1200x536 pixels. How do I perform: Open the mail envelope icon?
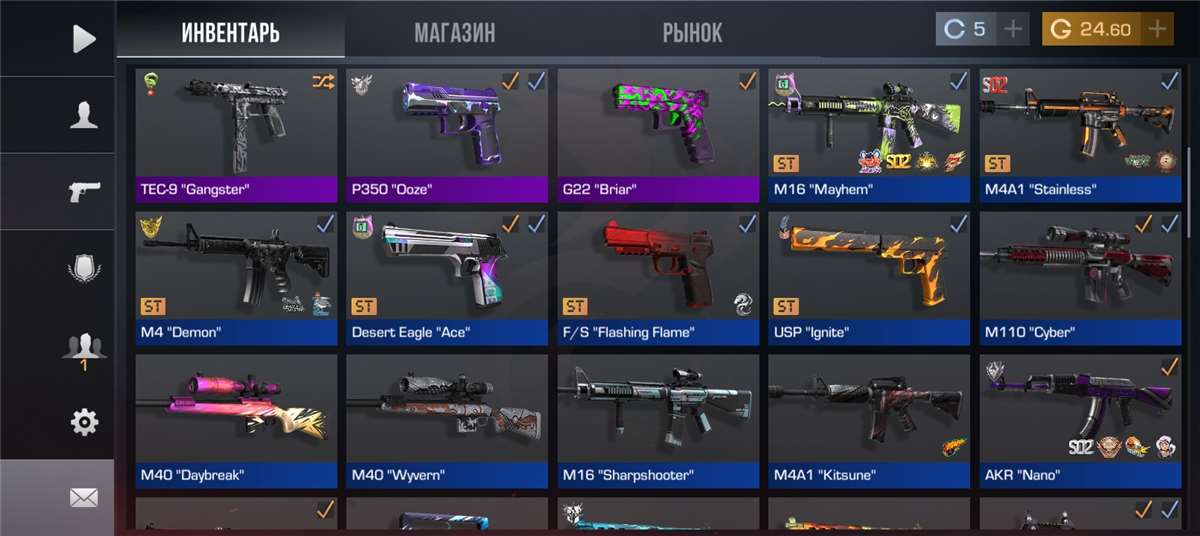click(x=84, y=497)
